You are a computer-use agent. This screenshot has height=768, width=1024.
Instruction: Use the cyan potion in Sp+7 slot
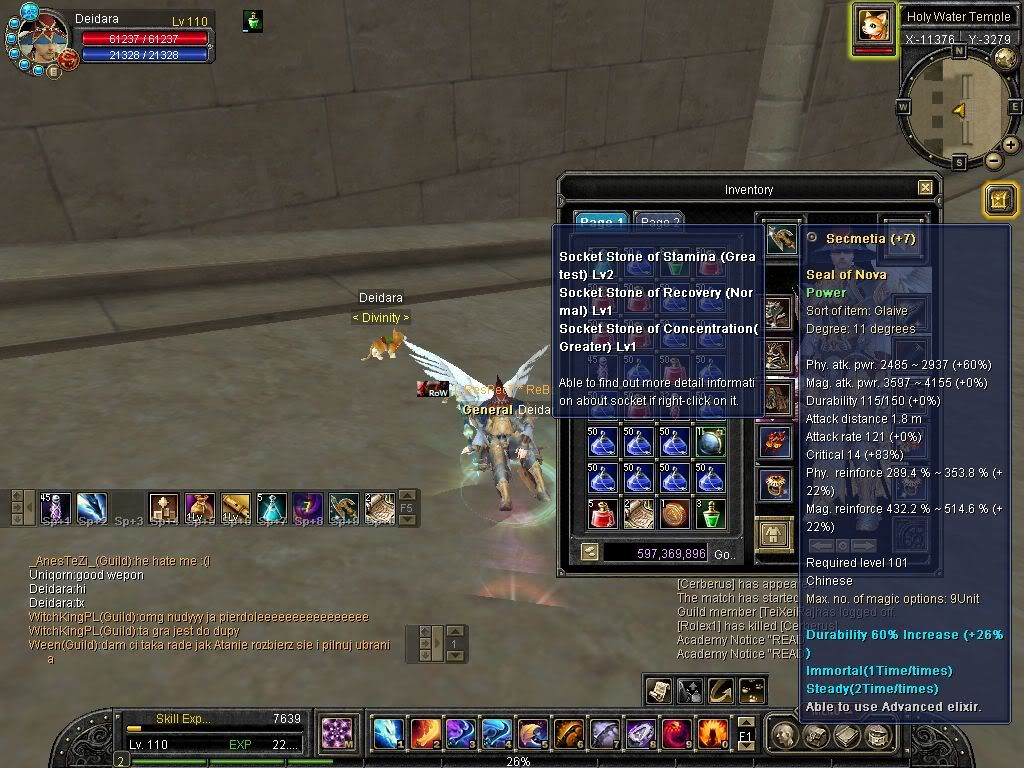(272, 507)
